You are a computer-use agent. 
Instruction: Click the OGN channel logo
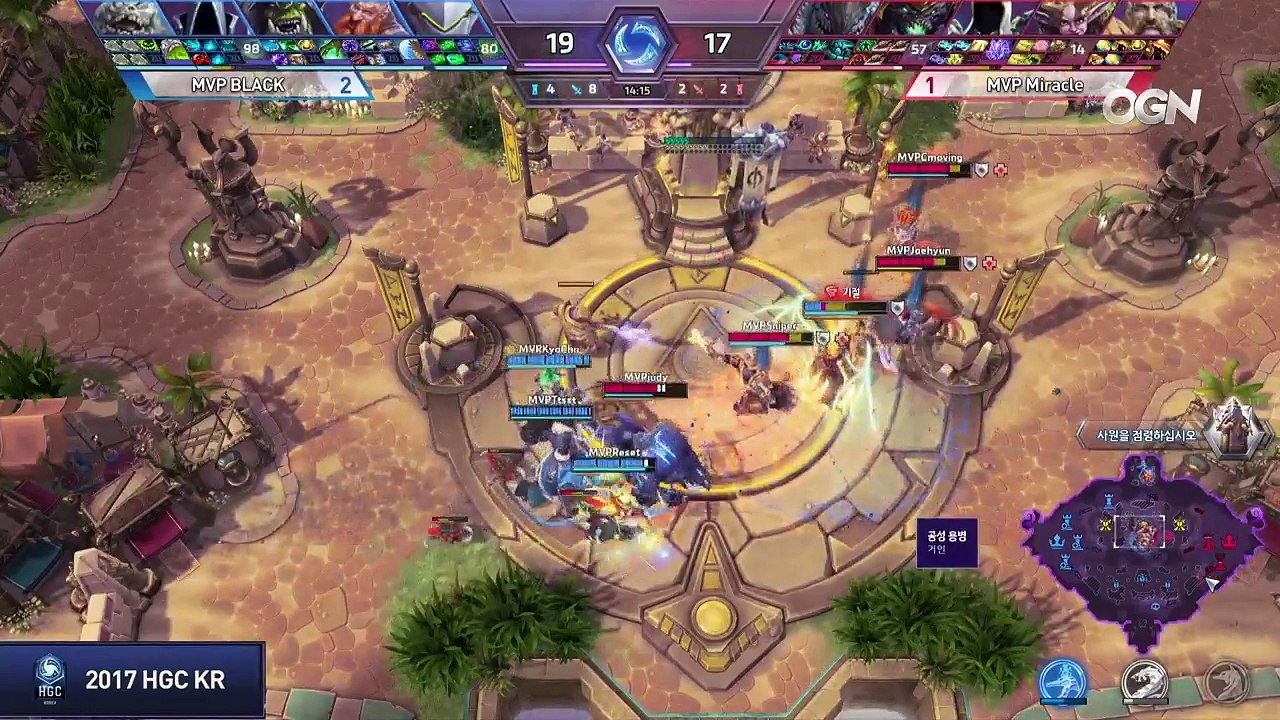[1150, 107]
